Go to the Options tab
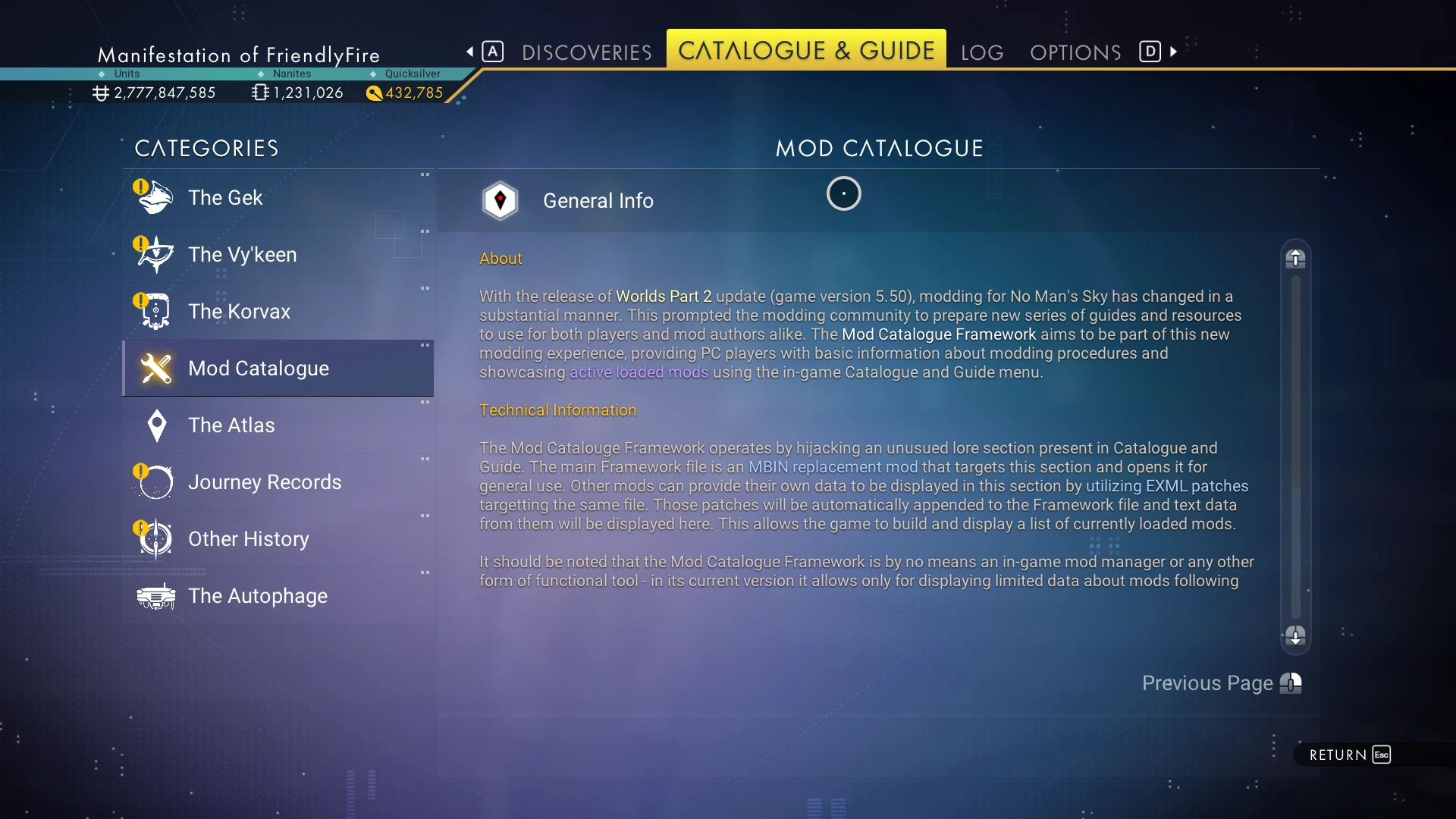 [x=1075, y=52]
